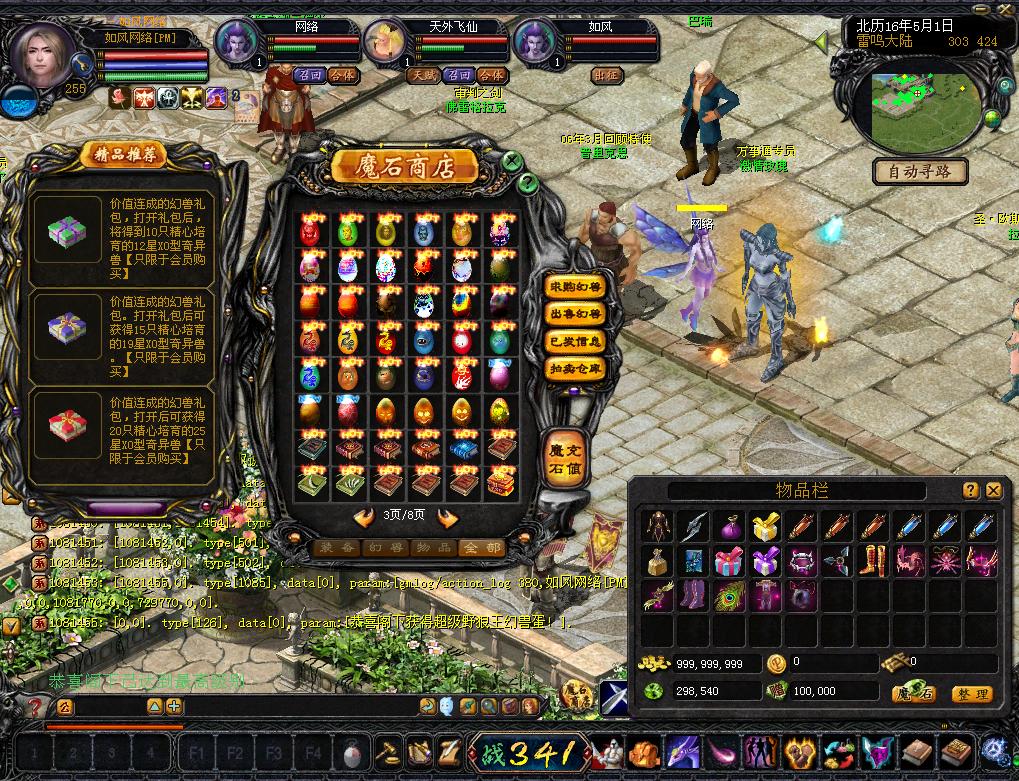
Task: Close the 魔石商店 shop window
Action: (x=512, y=160)
